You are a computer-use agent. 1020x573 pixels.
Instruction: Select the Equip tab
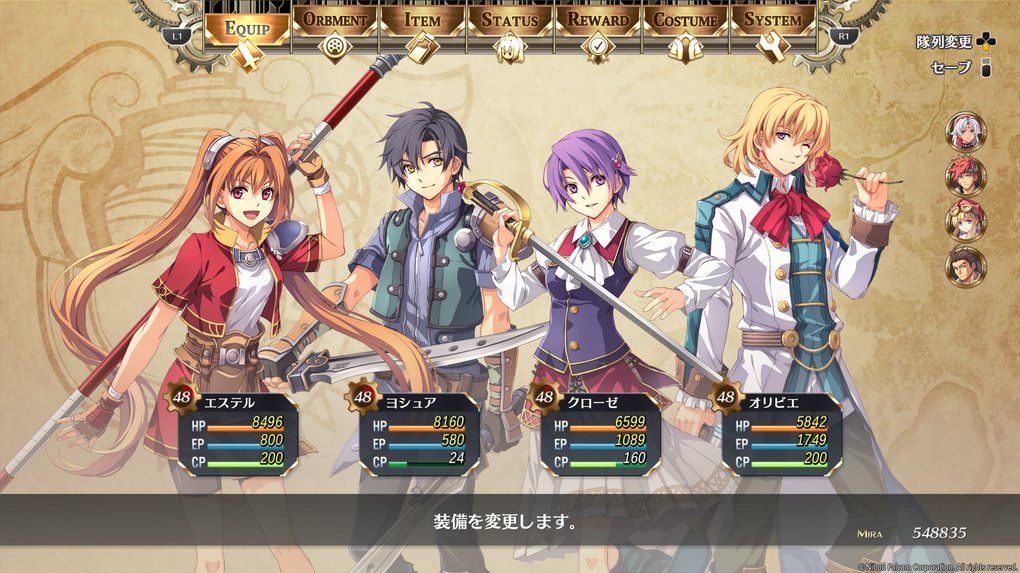pyautogui.click(x=247, y=28)
